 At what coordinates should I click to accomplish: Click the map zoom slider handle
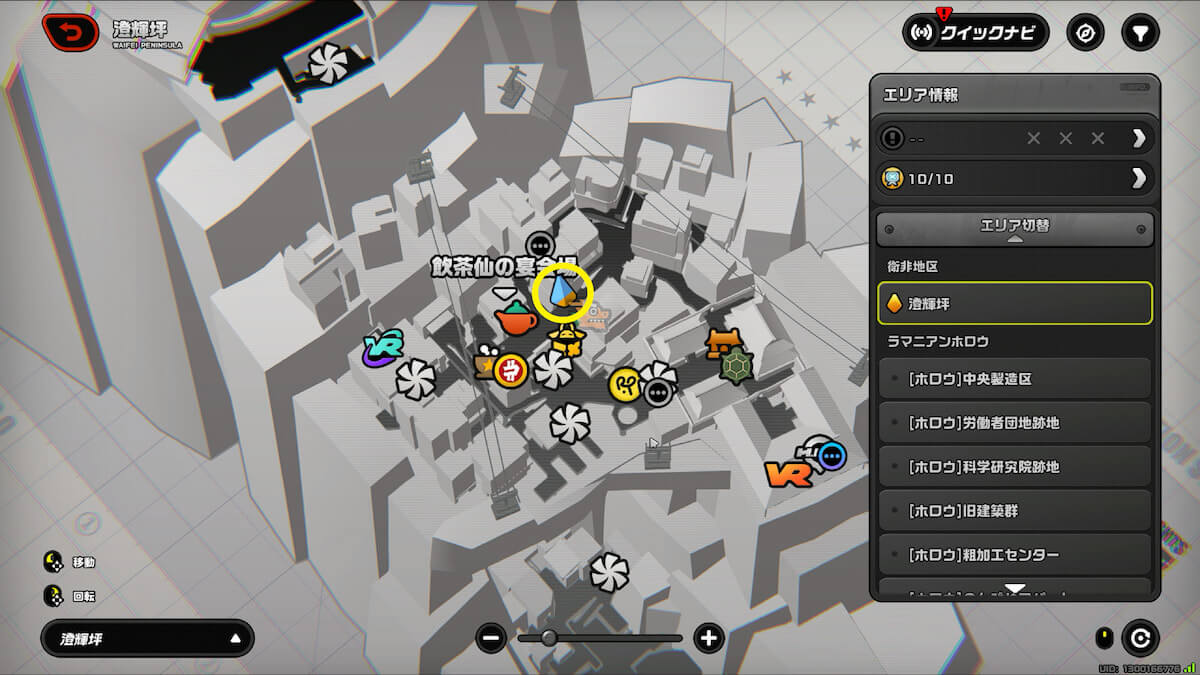[549, 638]
